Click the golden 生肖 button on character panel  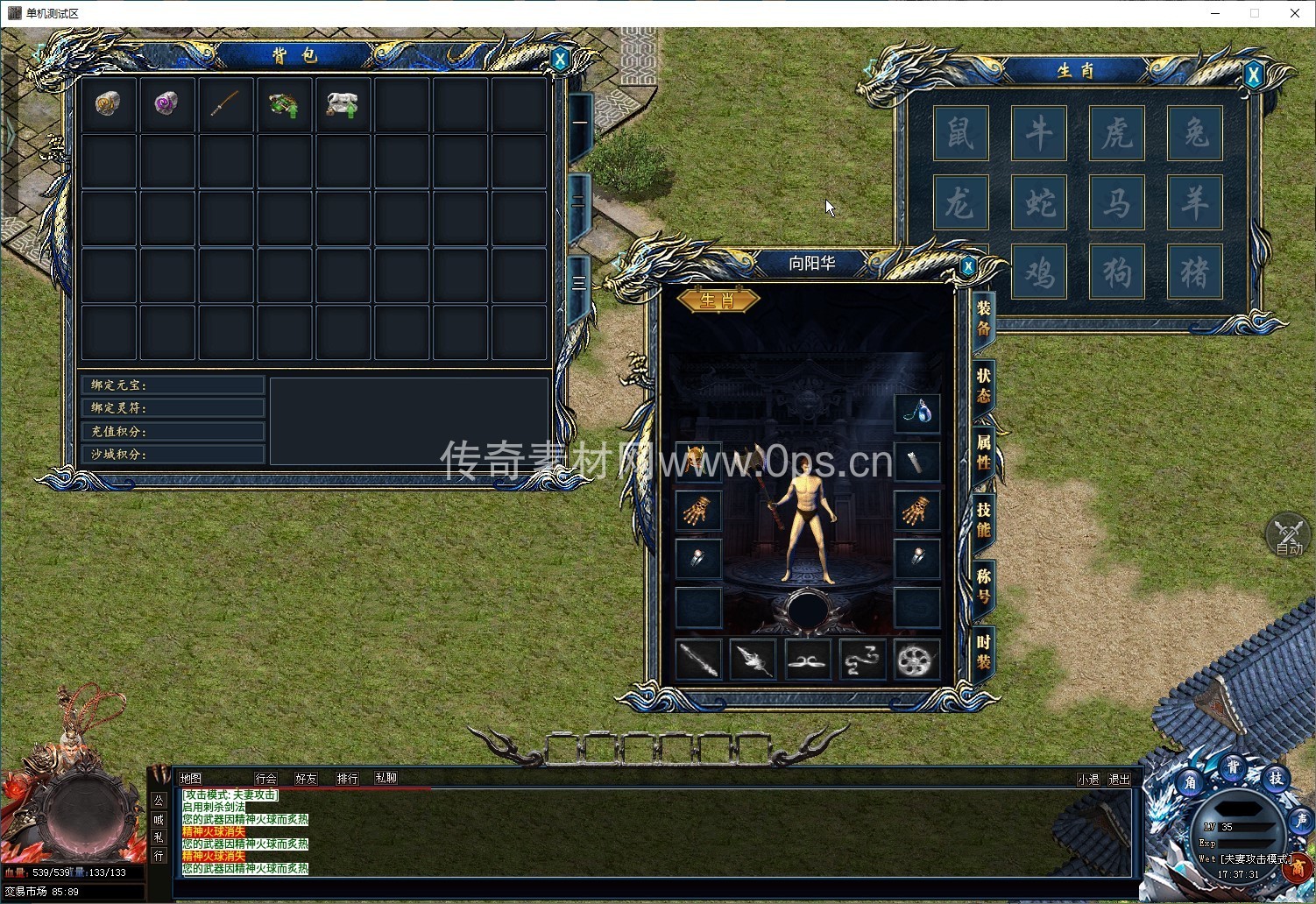(x=718, y=300)
